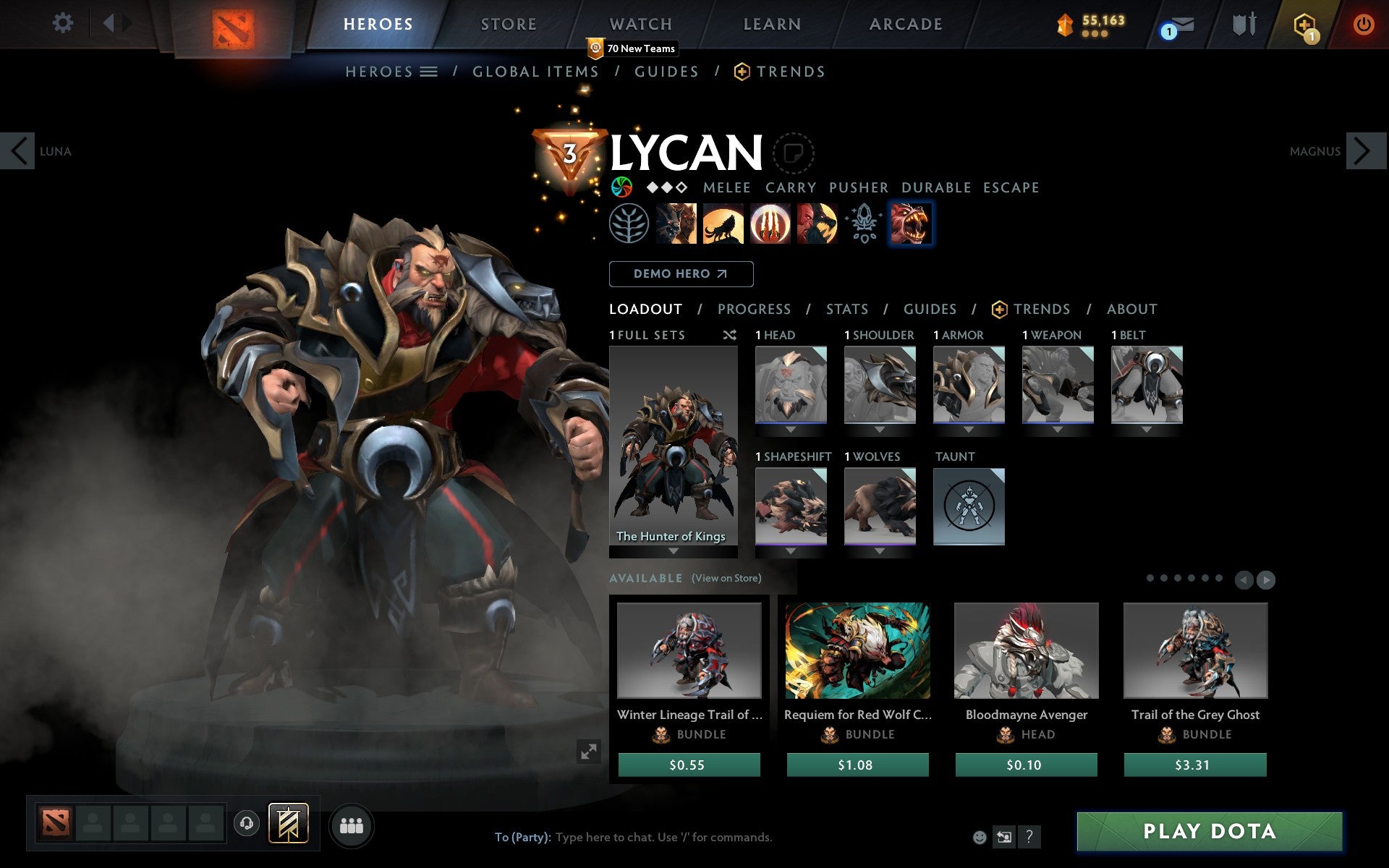
Task: Switch to the PROGRESS tab
Action: pyautogui.click(x=754, y=309)
